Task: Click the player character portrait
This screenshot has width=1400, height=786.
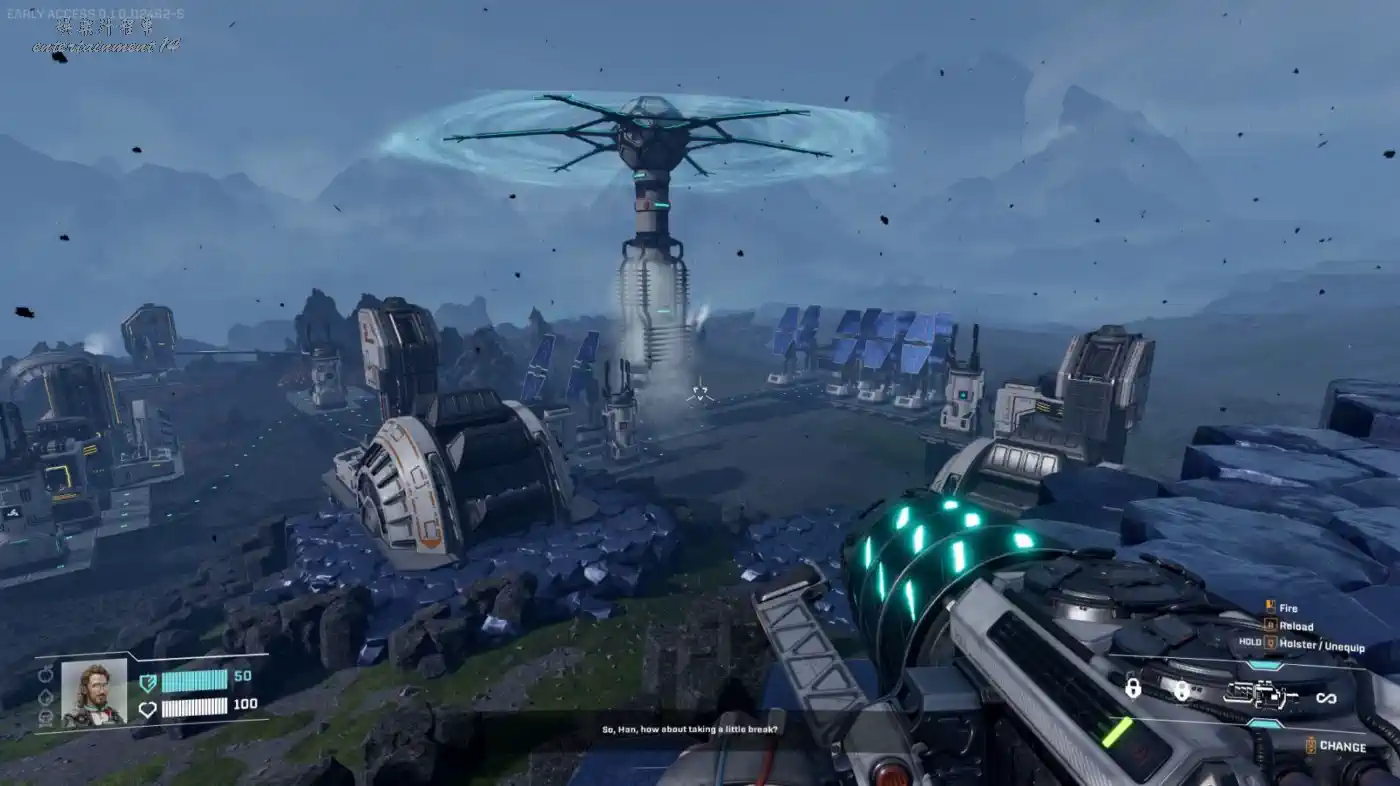Action: (x=94, y=692)
